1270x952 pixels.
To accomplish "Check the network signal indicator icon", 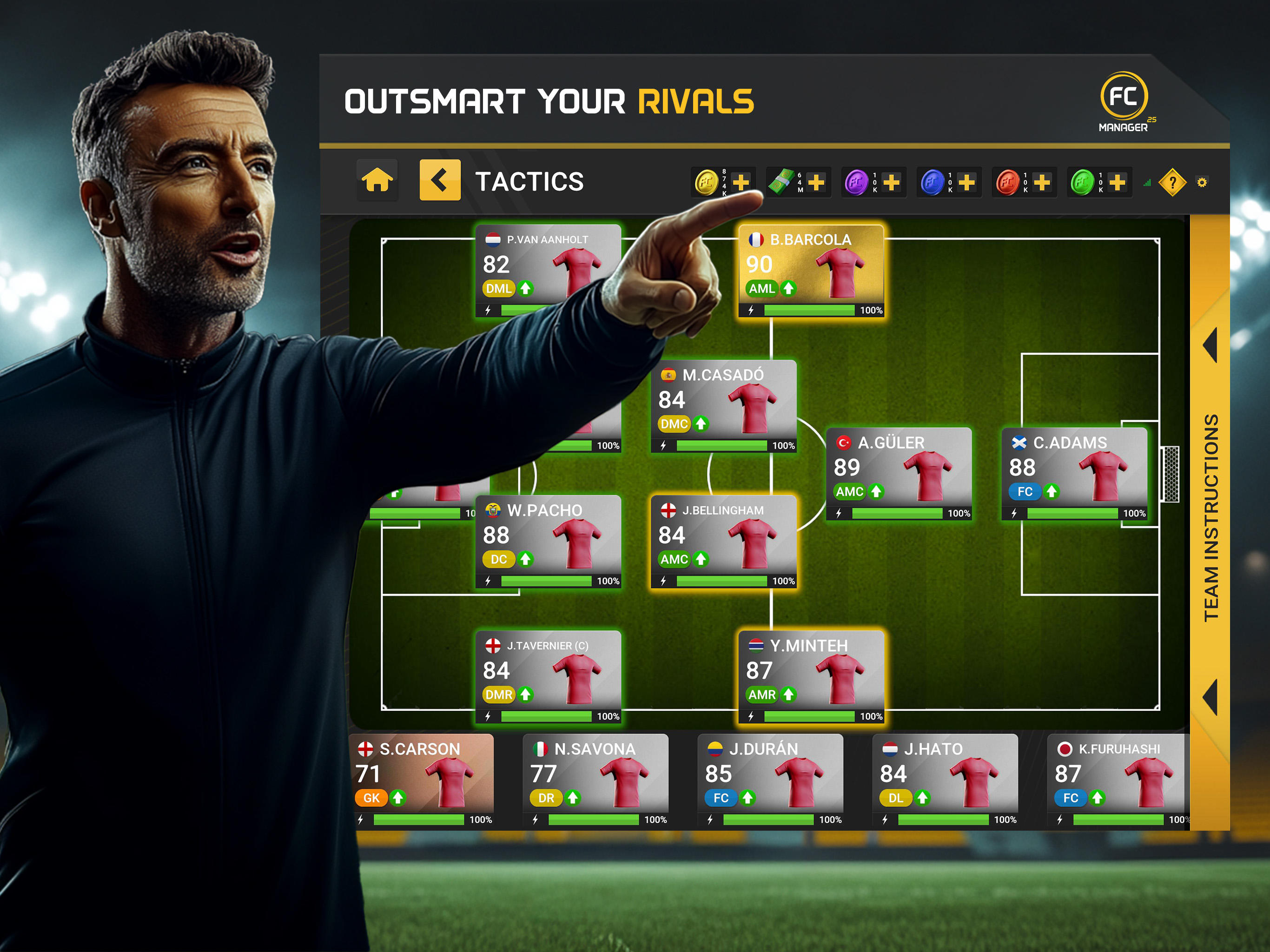I will click(x=1146, y=184).
